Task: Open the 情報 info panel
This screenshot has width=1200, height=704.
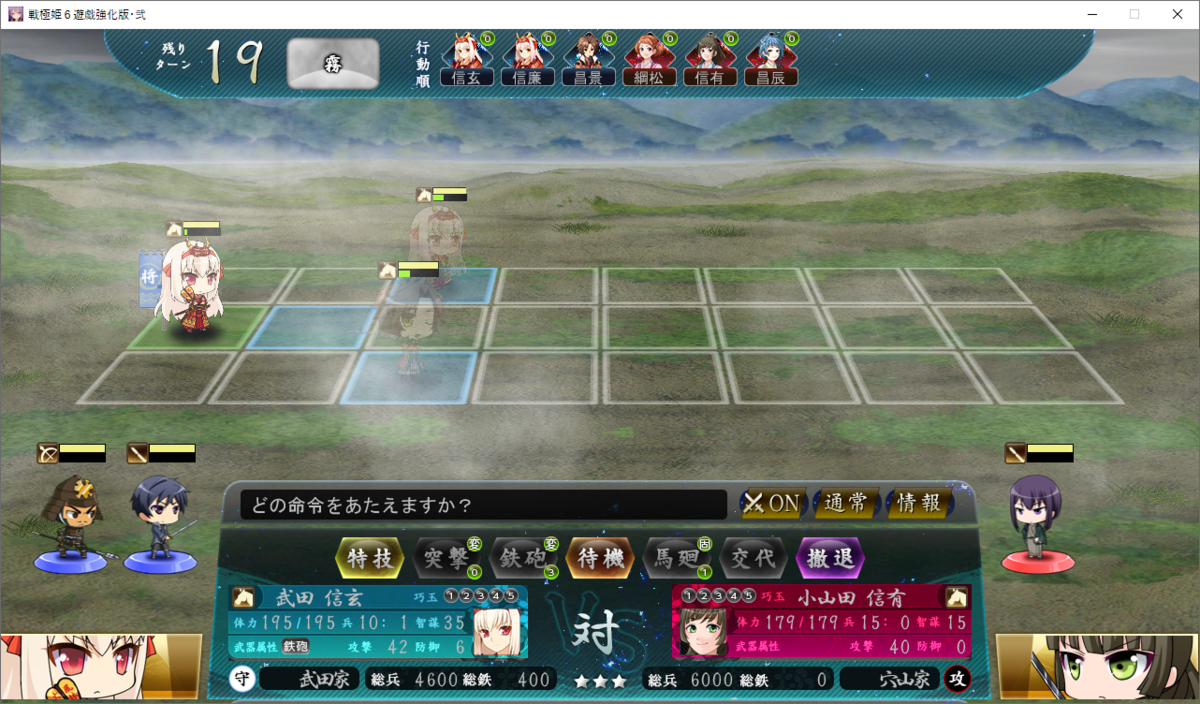Action: tap(919, 503)
